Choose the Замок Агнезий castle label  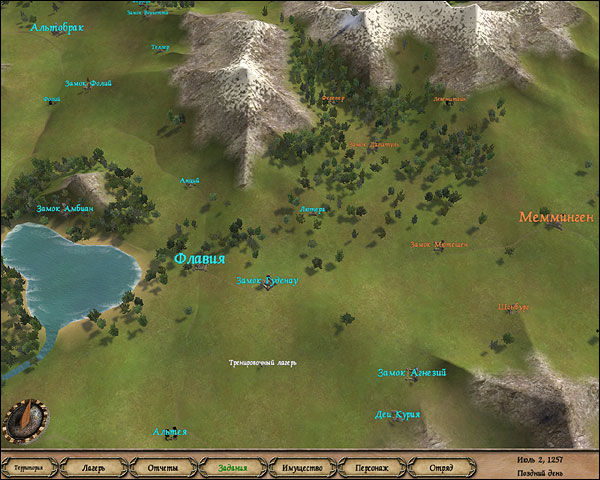pos(411,373)
